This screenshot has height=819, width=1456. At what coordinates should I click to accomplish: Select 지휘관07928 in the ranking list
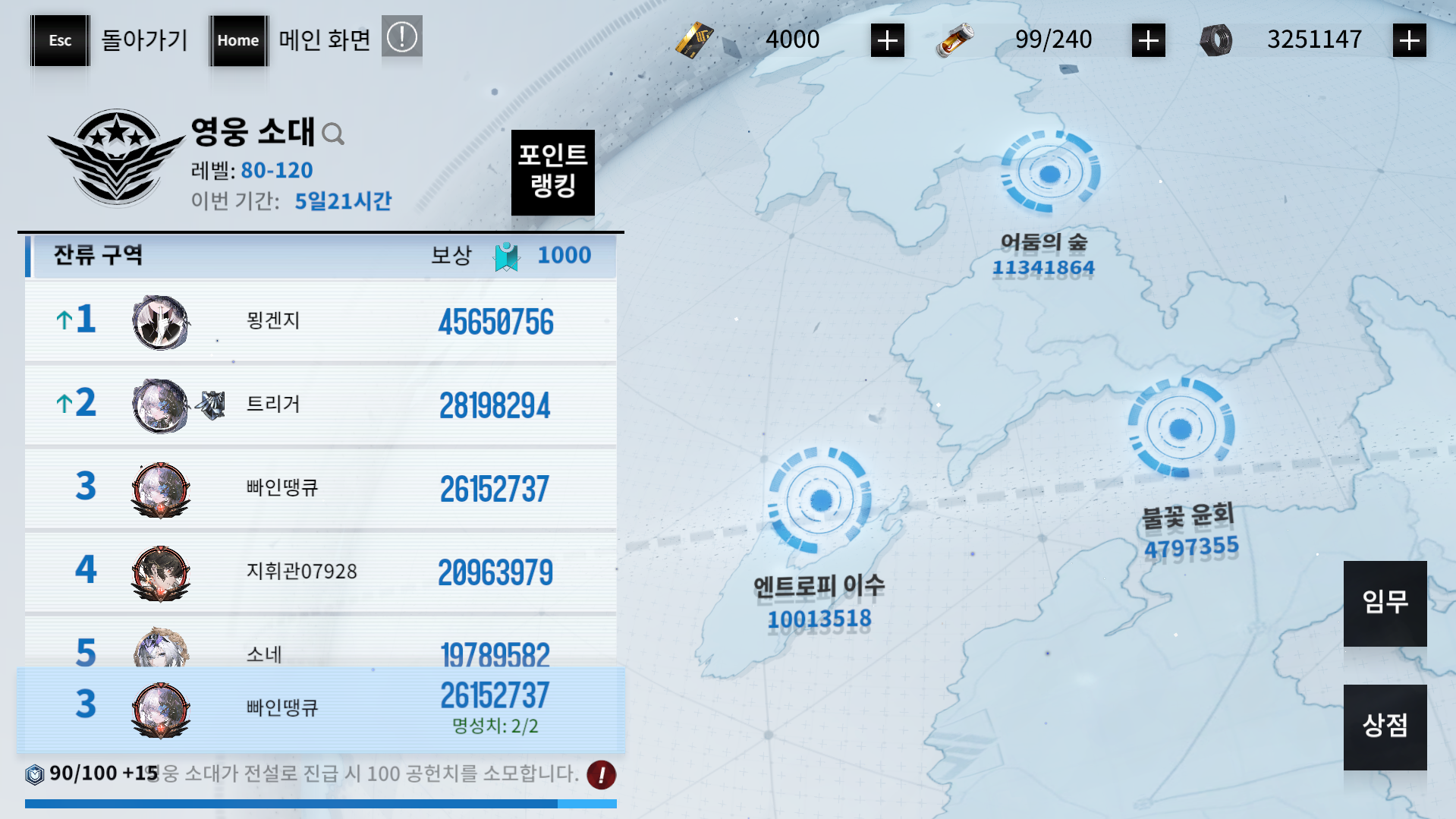click(x=320, y=572)
